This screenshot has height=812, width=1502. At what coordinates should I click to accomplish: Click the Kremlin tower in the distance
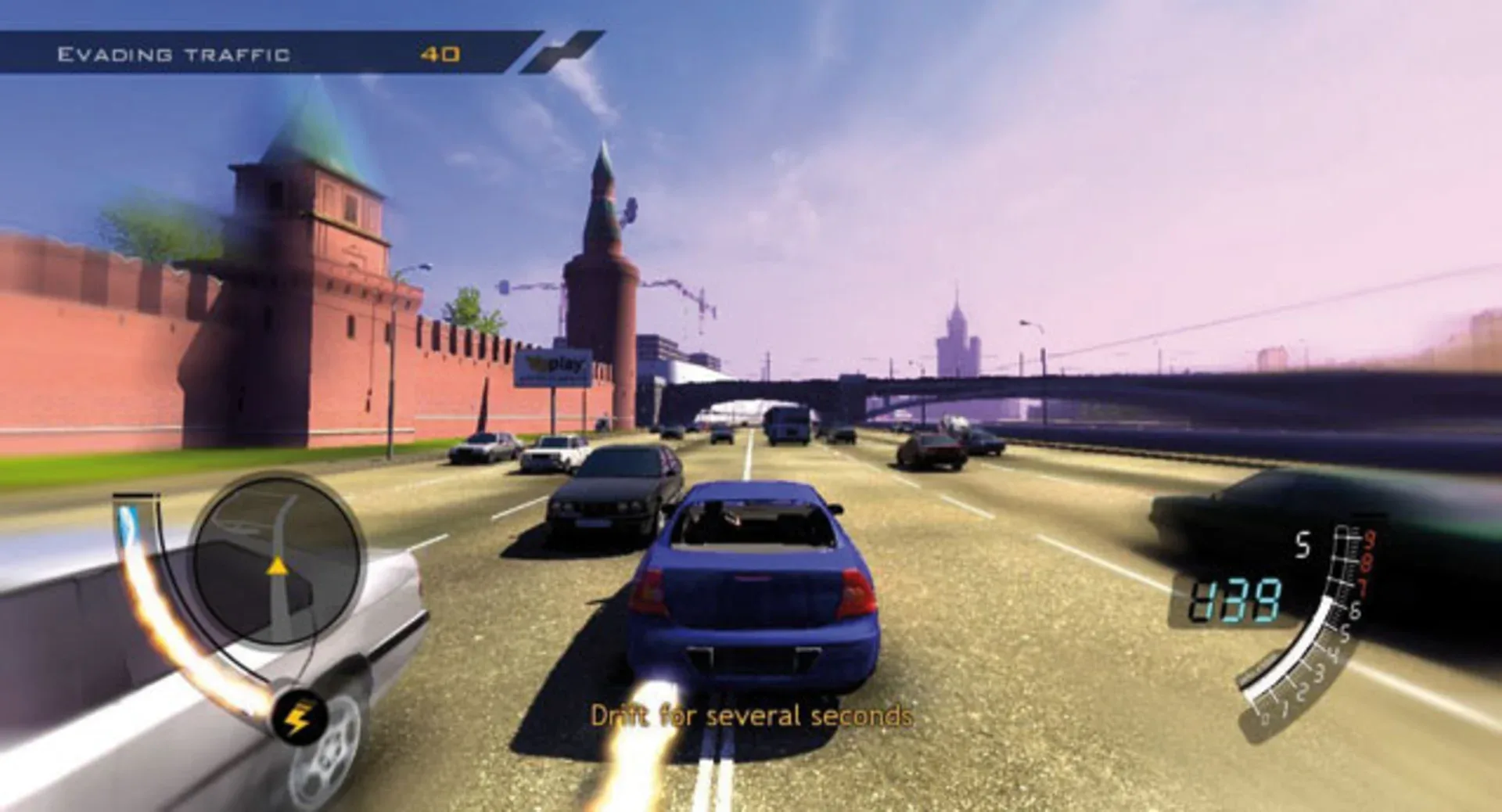[x=606, y=235]
